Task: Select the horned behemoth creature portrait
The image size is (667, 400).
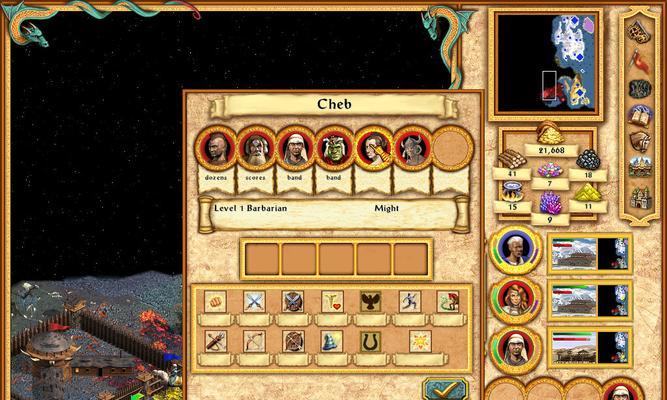Action: click(x=410, y=149)
